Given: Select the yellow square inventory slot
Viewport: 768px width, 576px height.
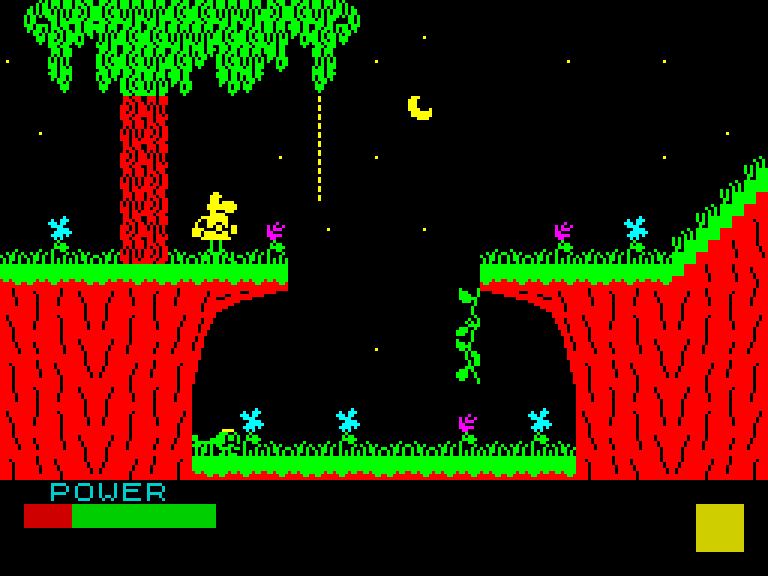Looking at the screenshot, I should coord(720,528).
